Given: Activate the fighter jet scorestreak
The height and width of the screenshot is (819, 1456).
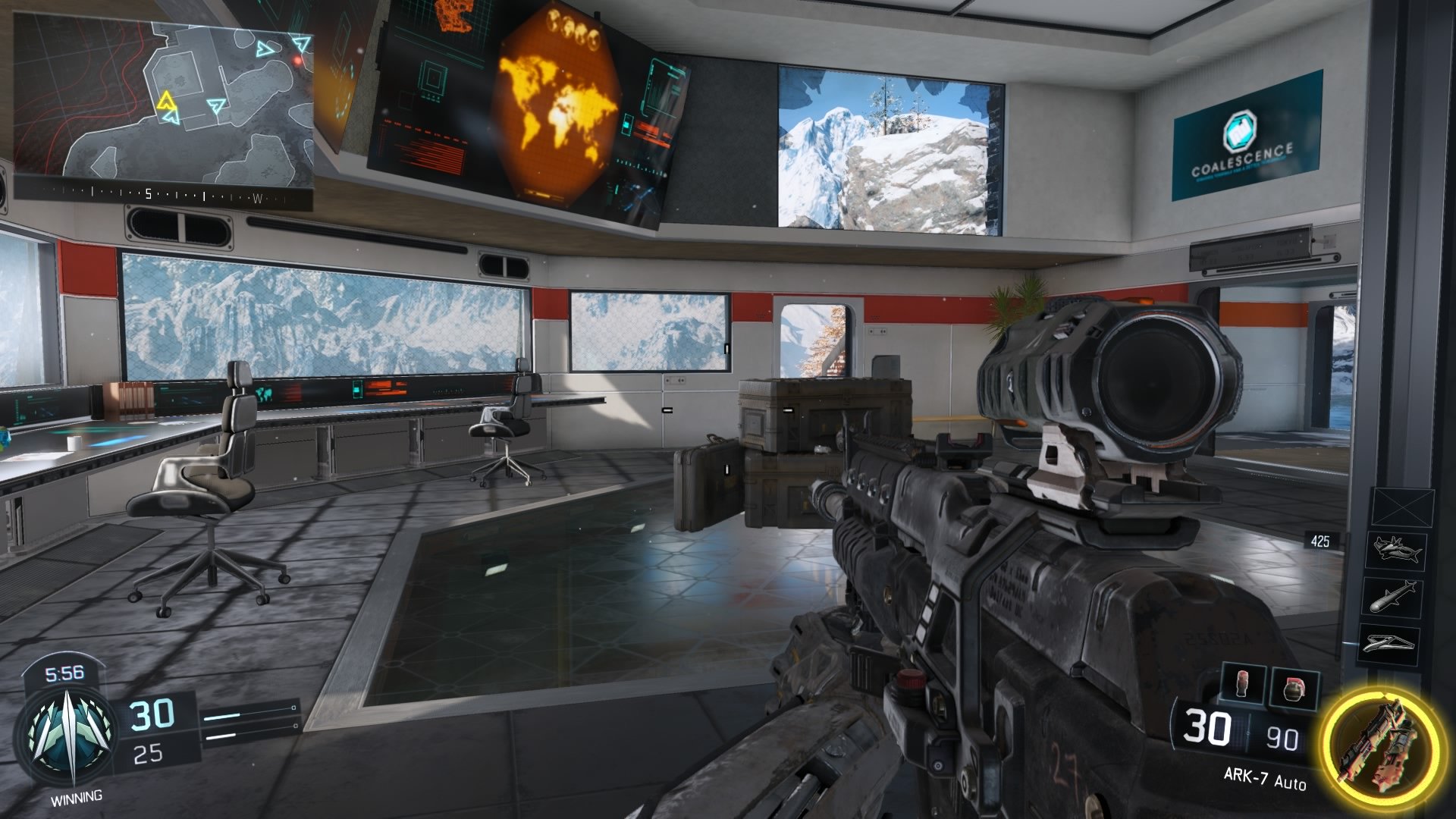Looking at the screenshot, I should point(1396,550).
